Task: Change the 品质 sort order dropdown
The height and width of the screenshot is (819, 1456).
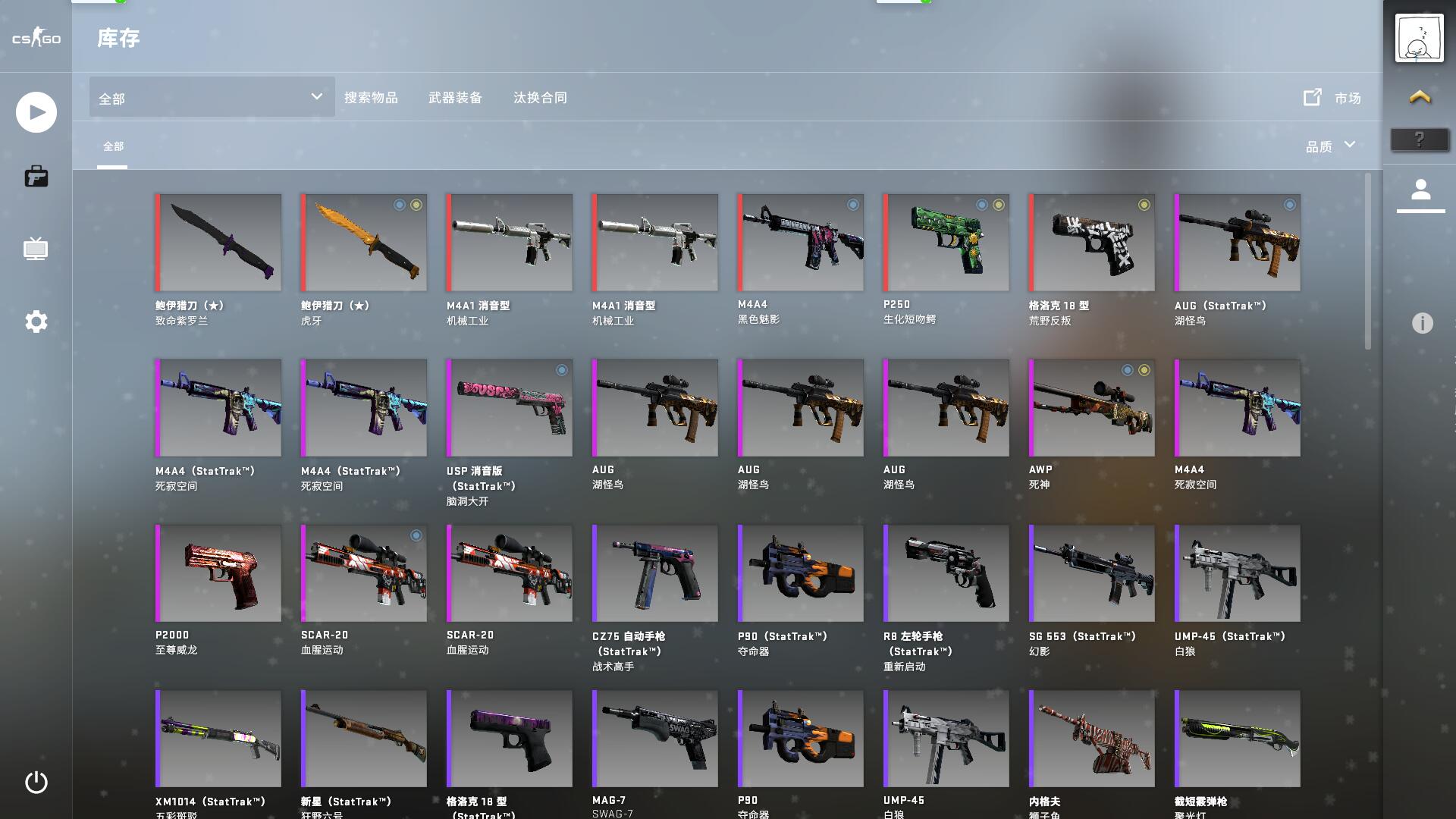Action: coord(1330,146)
